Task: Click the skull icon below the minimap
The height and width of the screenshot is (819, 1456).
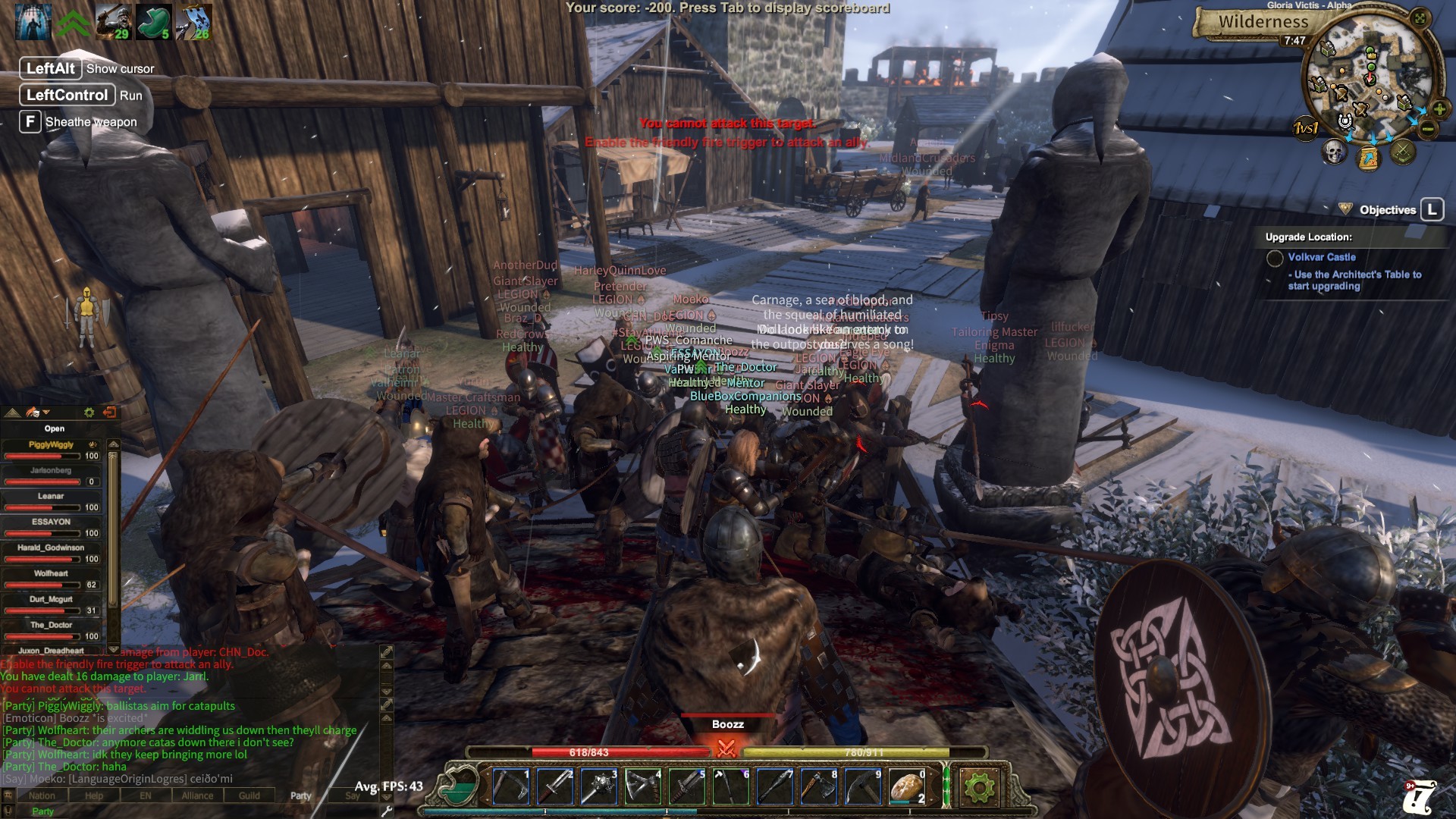Action: 1334,152
